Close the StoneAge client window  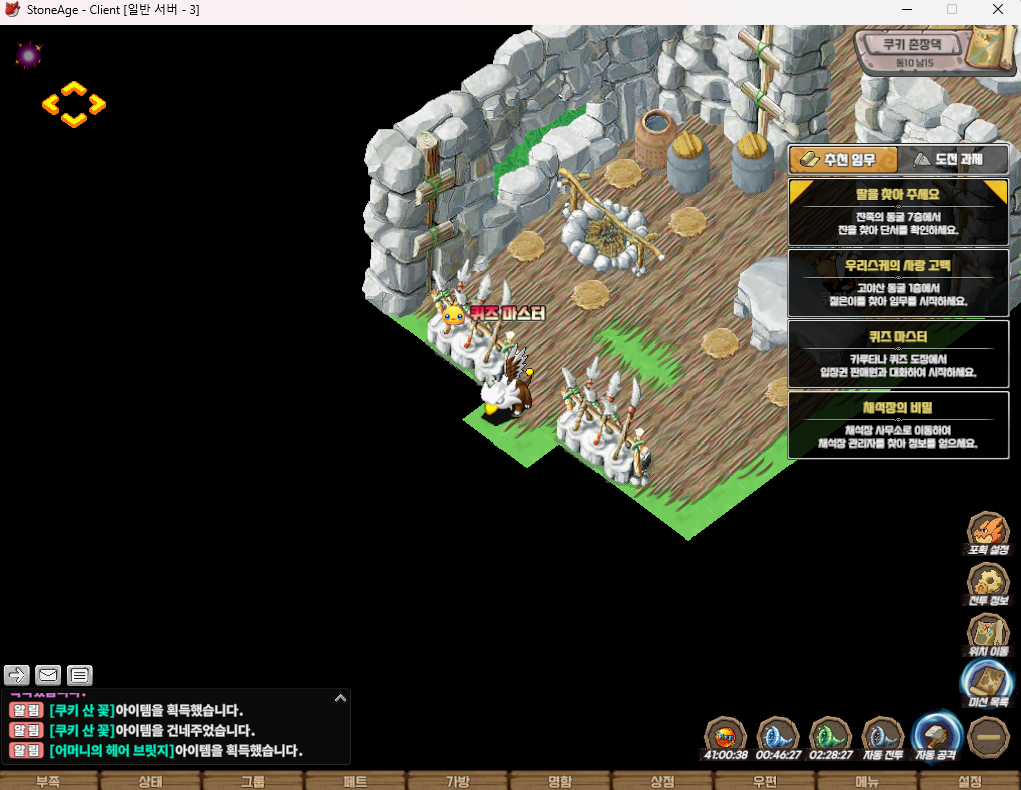(998, 10)
